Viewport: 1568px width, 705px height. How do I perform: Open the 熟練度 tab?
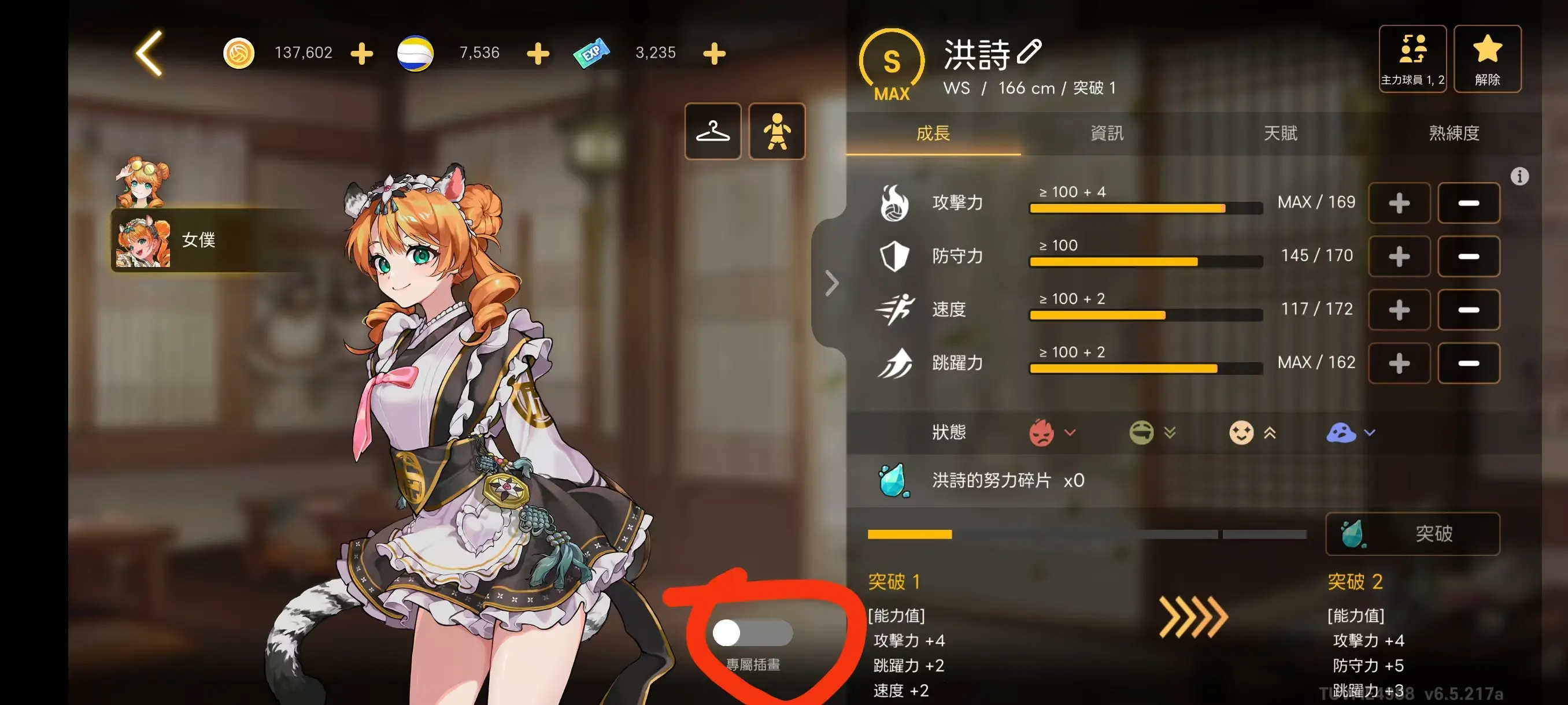(x=1454, y=133)
